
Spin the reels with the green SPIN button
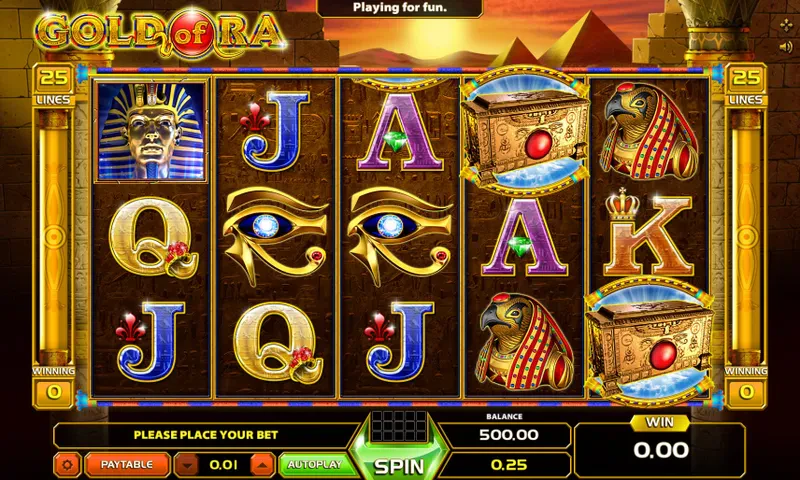400,465
